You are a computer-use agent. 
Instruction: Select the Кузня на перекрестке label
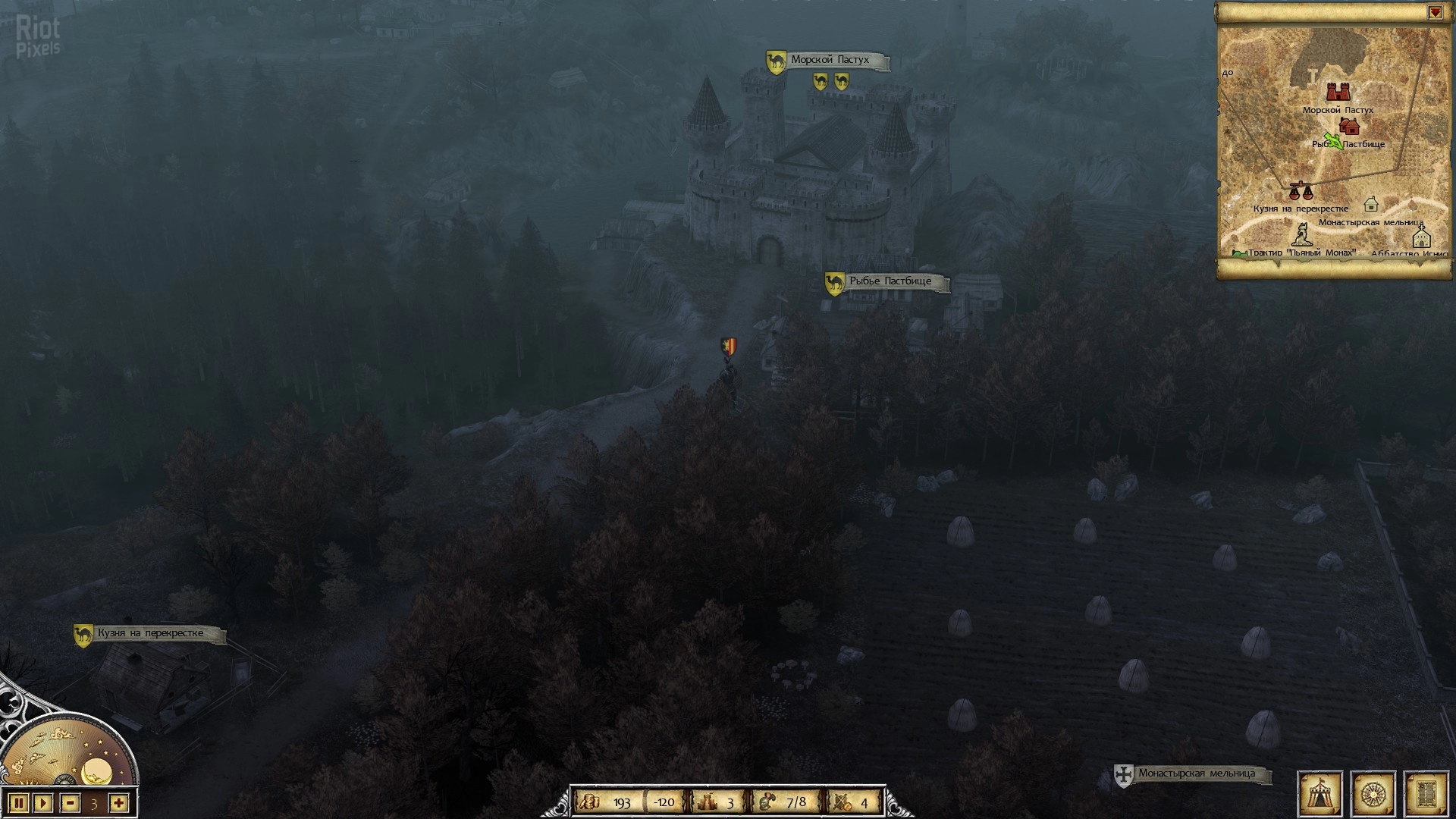point(150,633)
